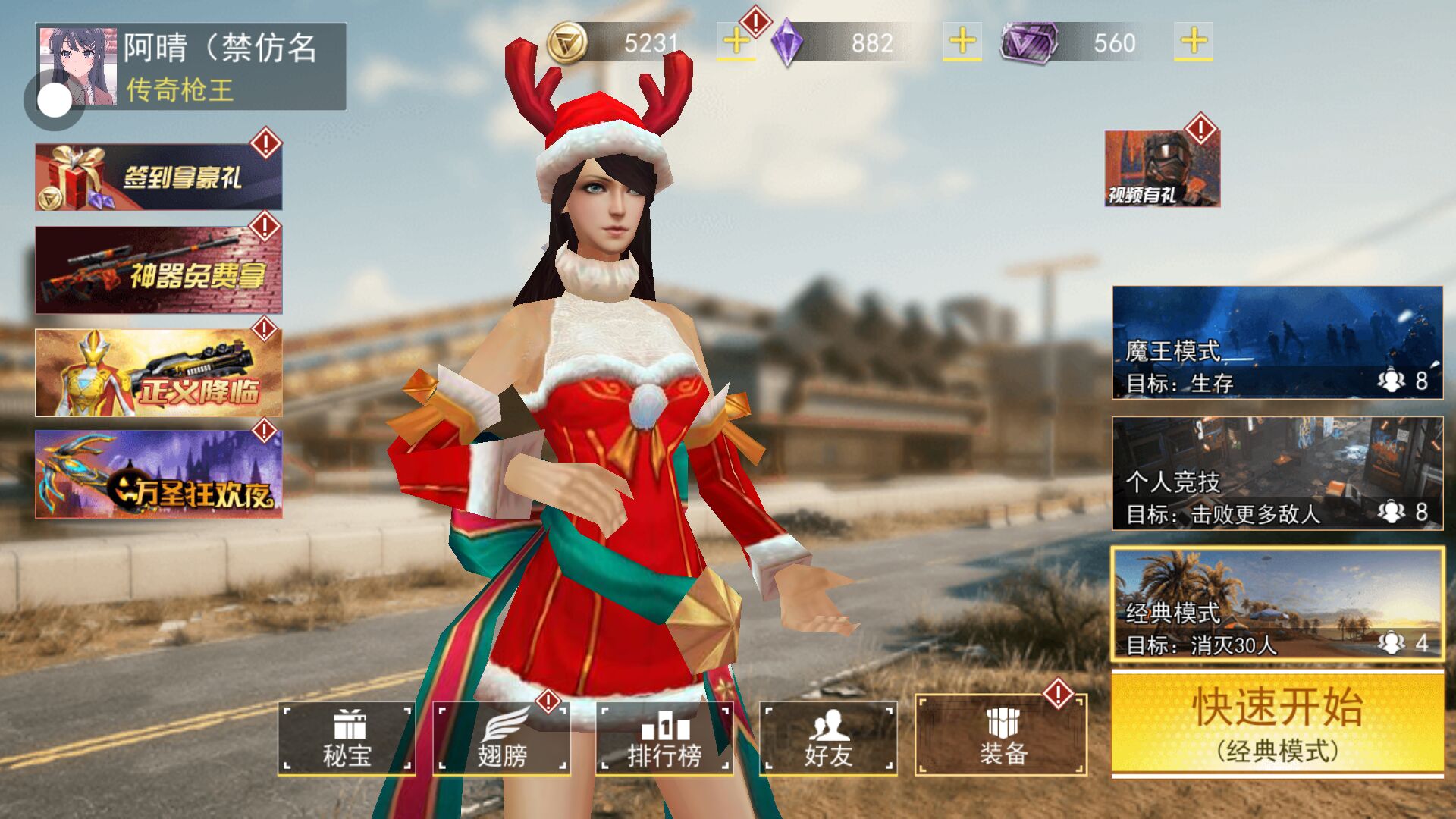Open the 视频有礼 video reward icon
Viewport: 1456px width, 819px height.
[1162, 168]
